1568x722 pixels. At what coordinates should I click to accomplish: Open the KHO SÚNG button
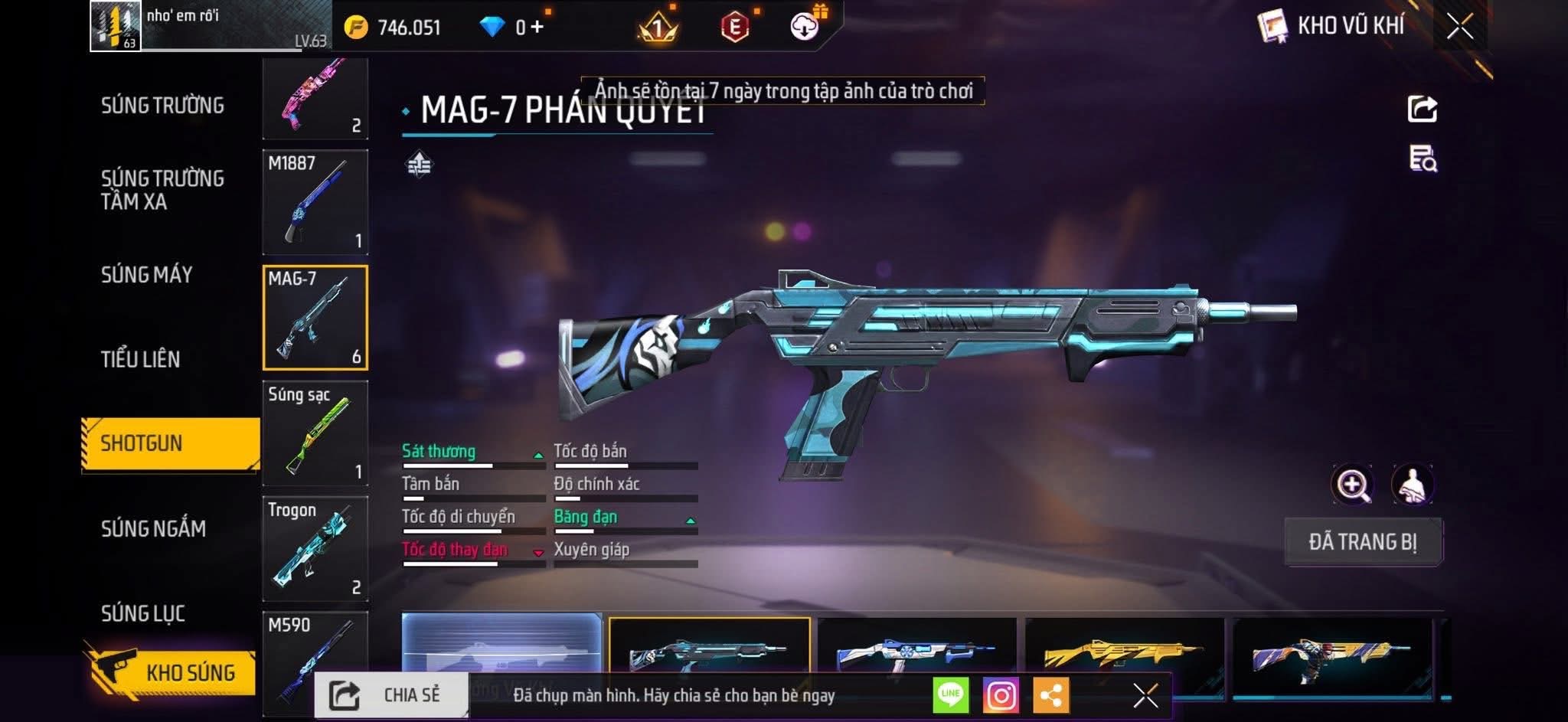[172, 673]
